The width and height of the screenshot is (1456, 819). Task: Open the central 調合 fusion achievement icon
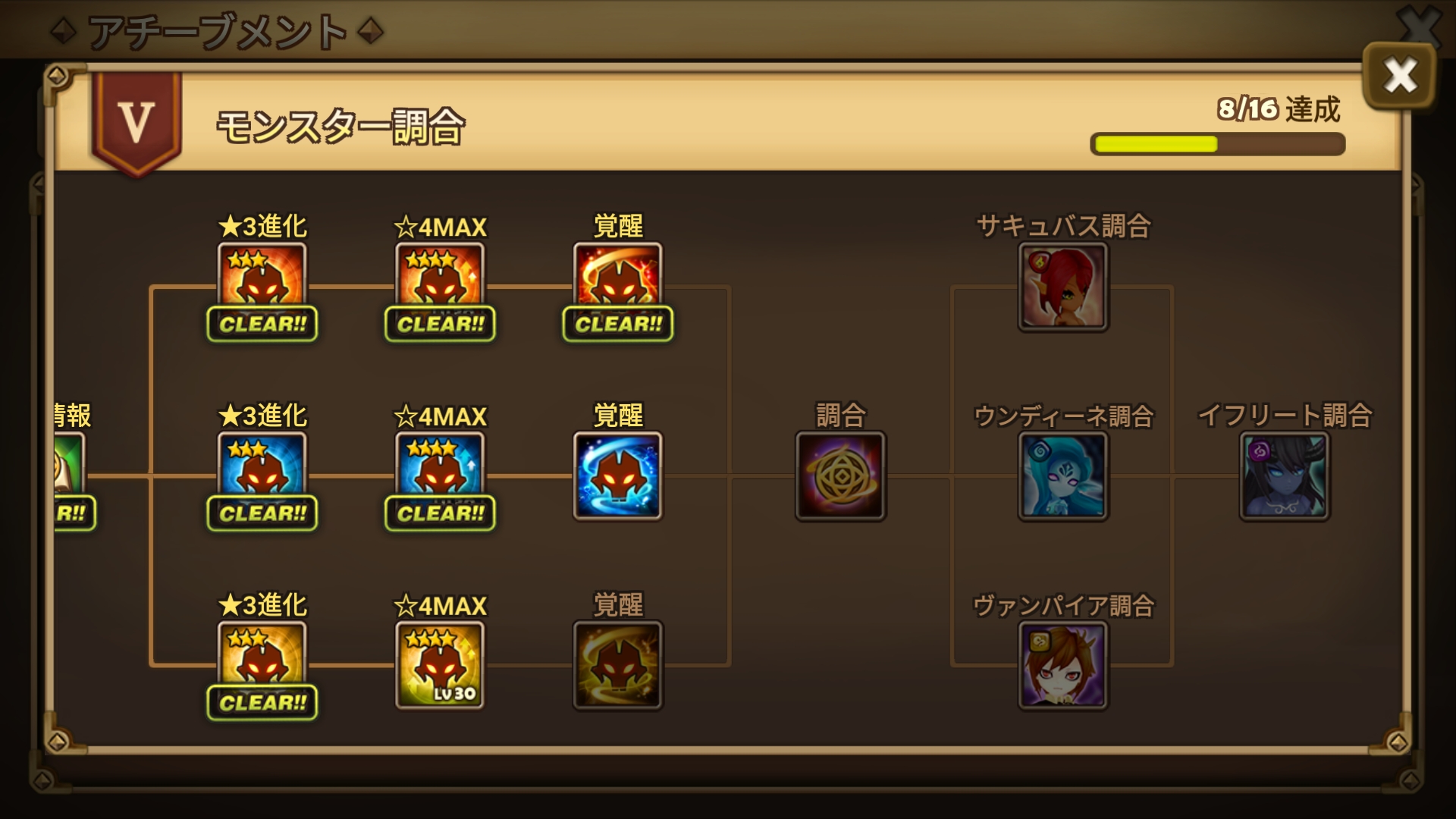pyautogui.click(x=839, y=474)
